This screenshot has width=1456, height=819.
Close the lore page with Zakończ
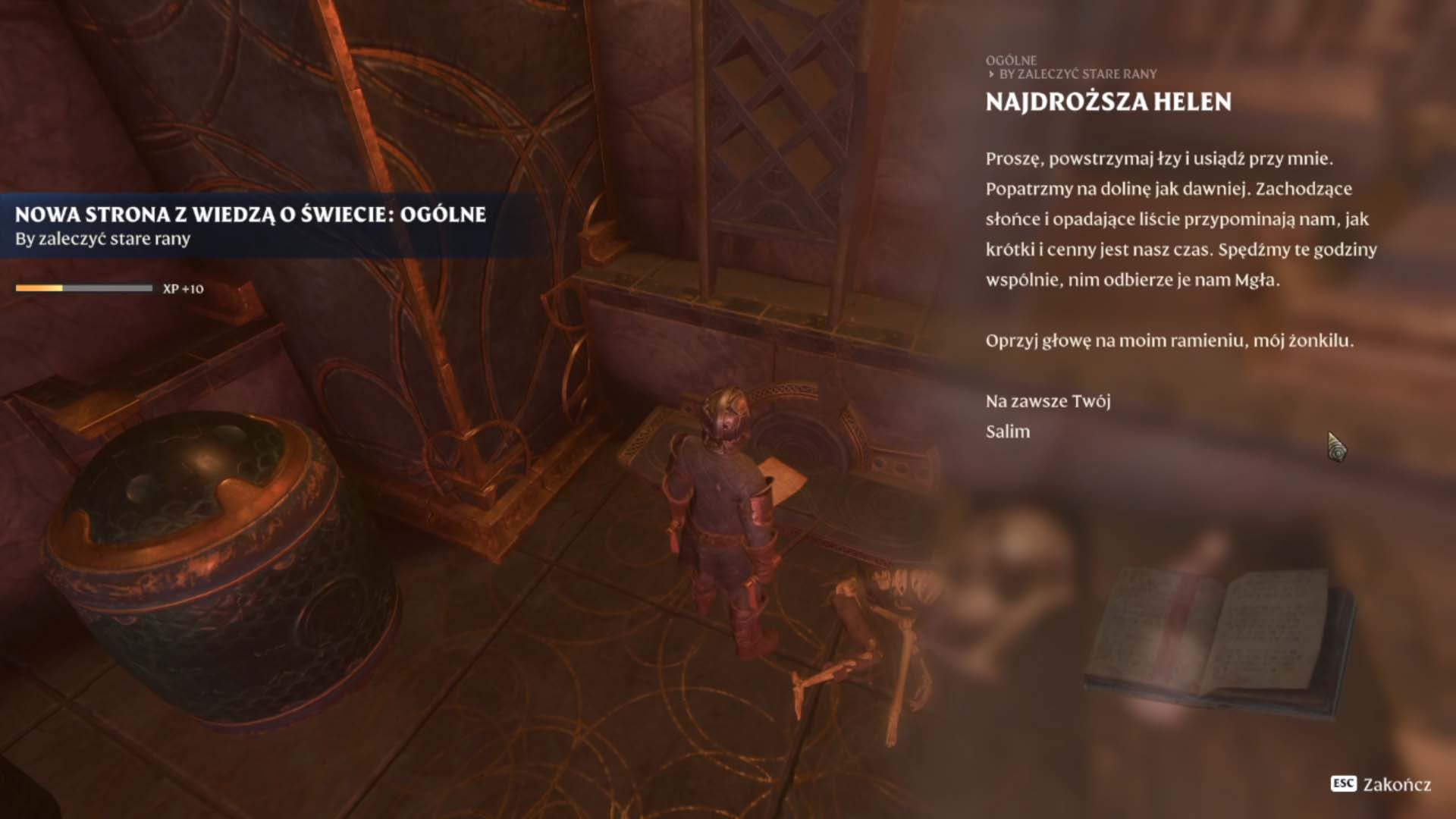click(x=1382, y=784)
